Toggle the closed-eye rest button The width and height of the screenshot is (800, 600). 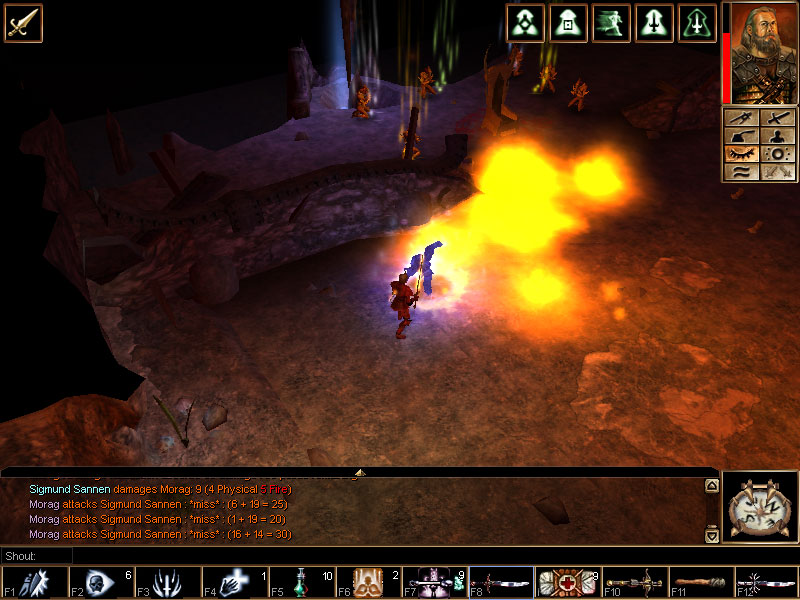(x=741, y=153)
